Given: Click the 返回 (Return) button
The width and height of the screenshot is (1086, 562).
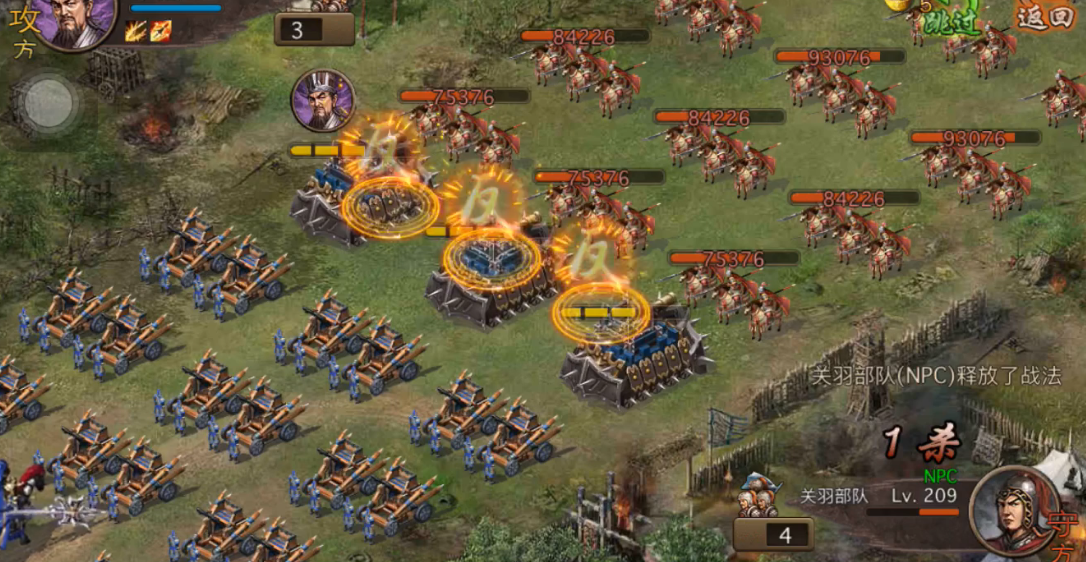Looking at the screenshot, I should click(x=1045, y=16).
